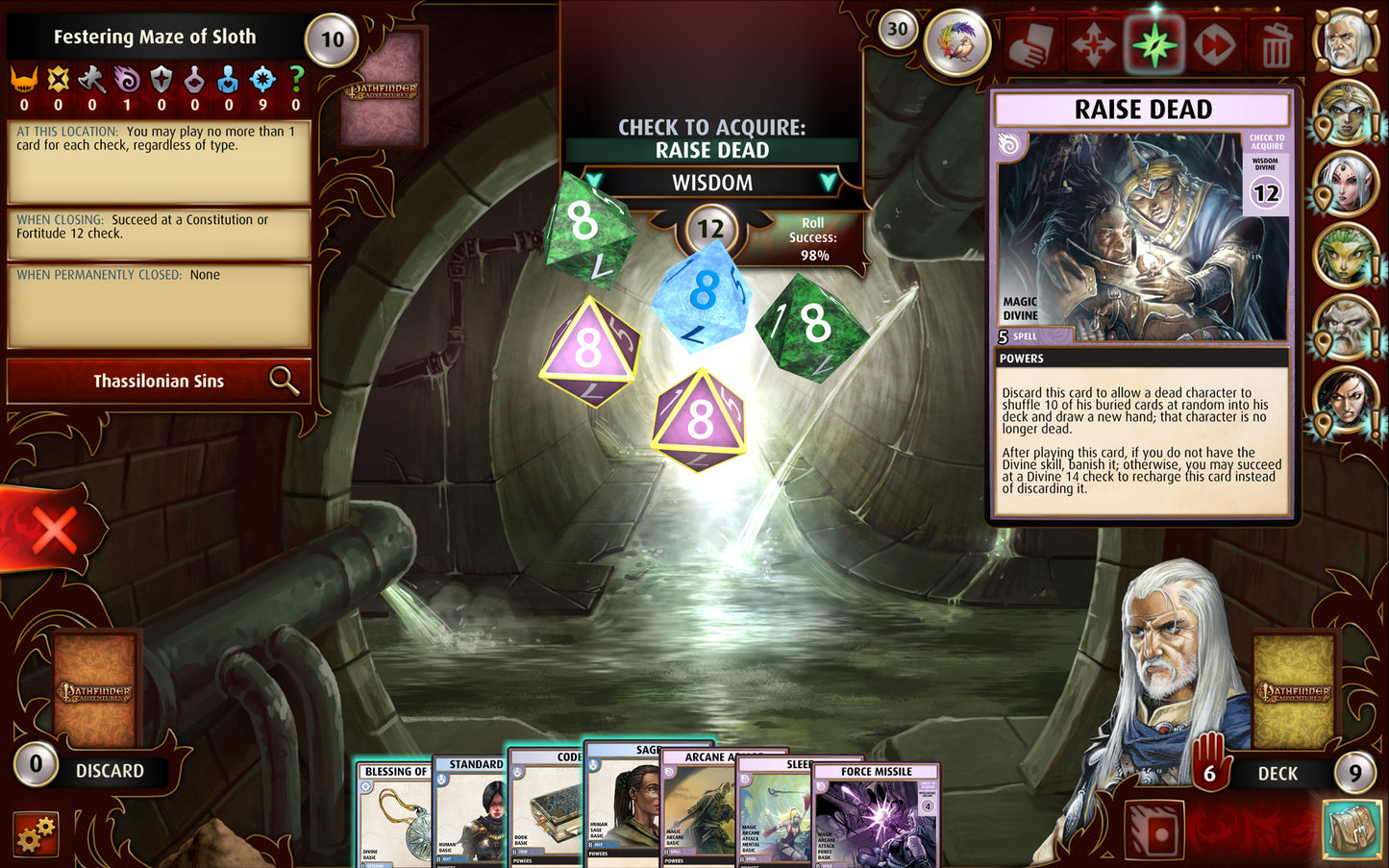Image resolution: width=1389 pixels, height=868 pixels.
Task: Open the rainbow bird blessings deck
Action: [x=956, y=44]
